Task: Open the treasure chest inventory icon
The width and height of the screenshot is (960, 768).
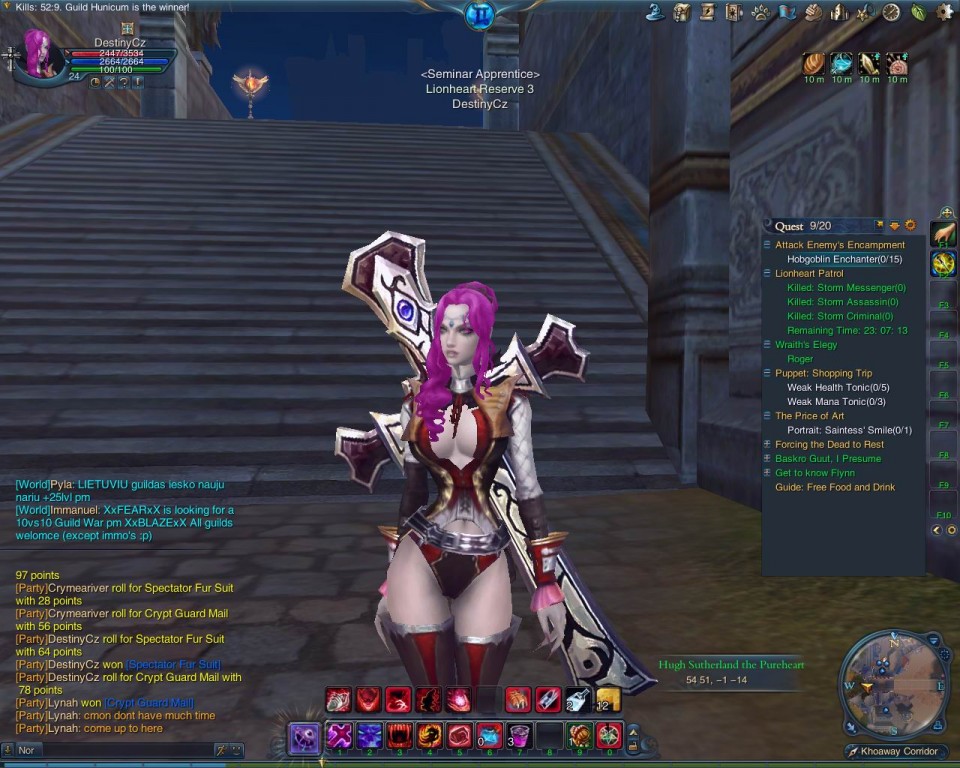Action: 682,12
